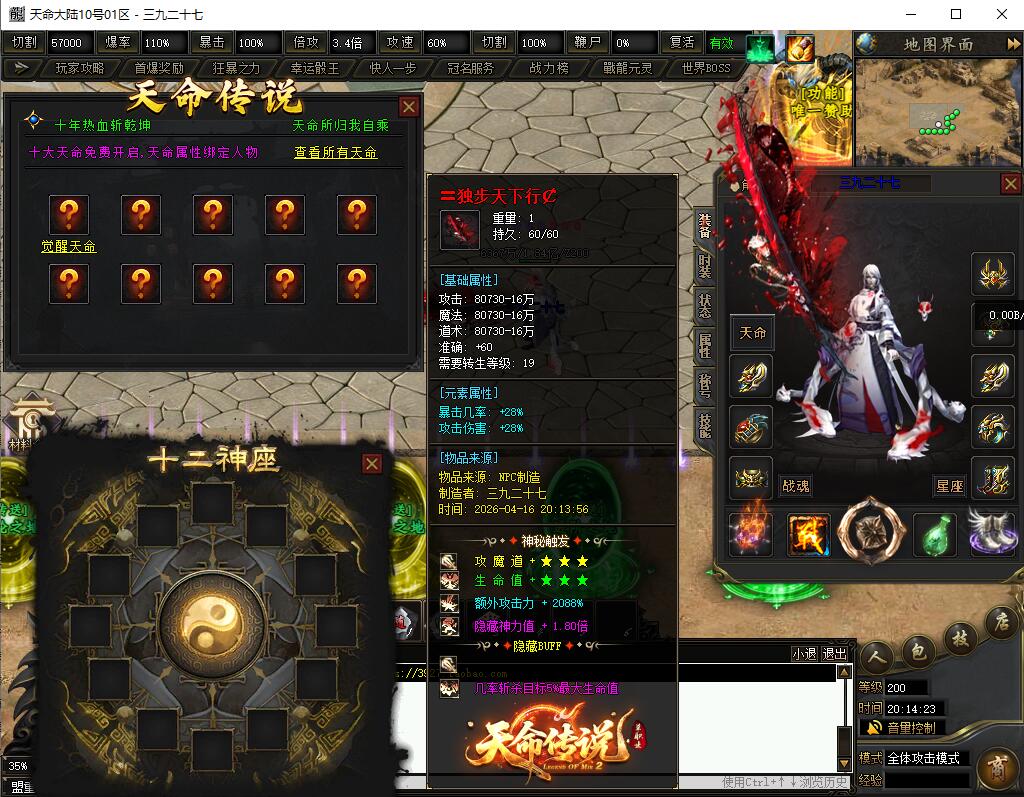
Task: Close the character equipment window
Action: (1011, 184)
